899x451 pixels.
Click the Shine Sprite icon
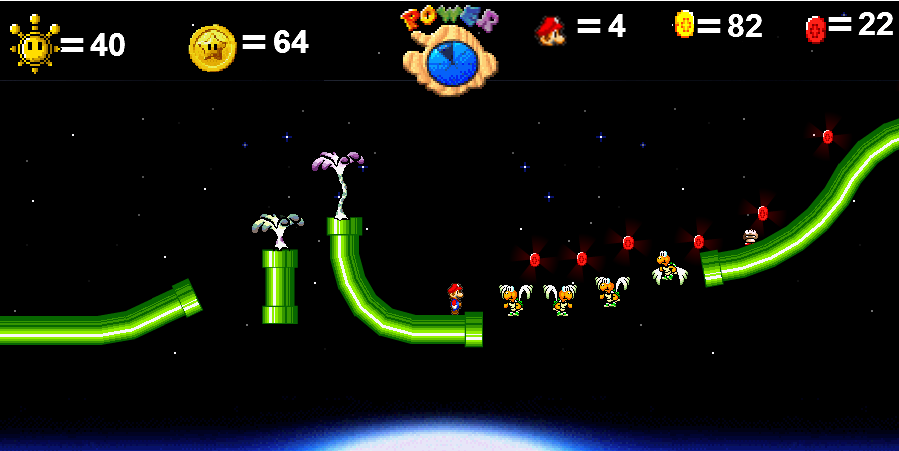[x=34, y=44]
